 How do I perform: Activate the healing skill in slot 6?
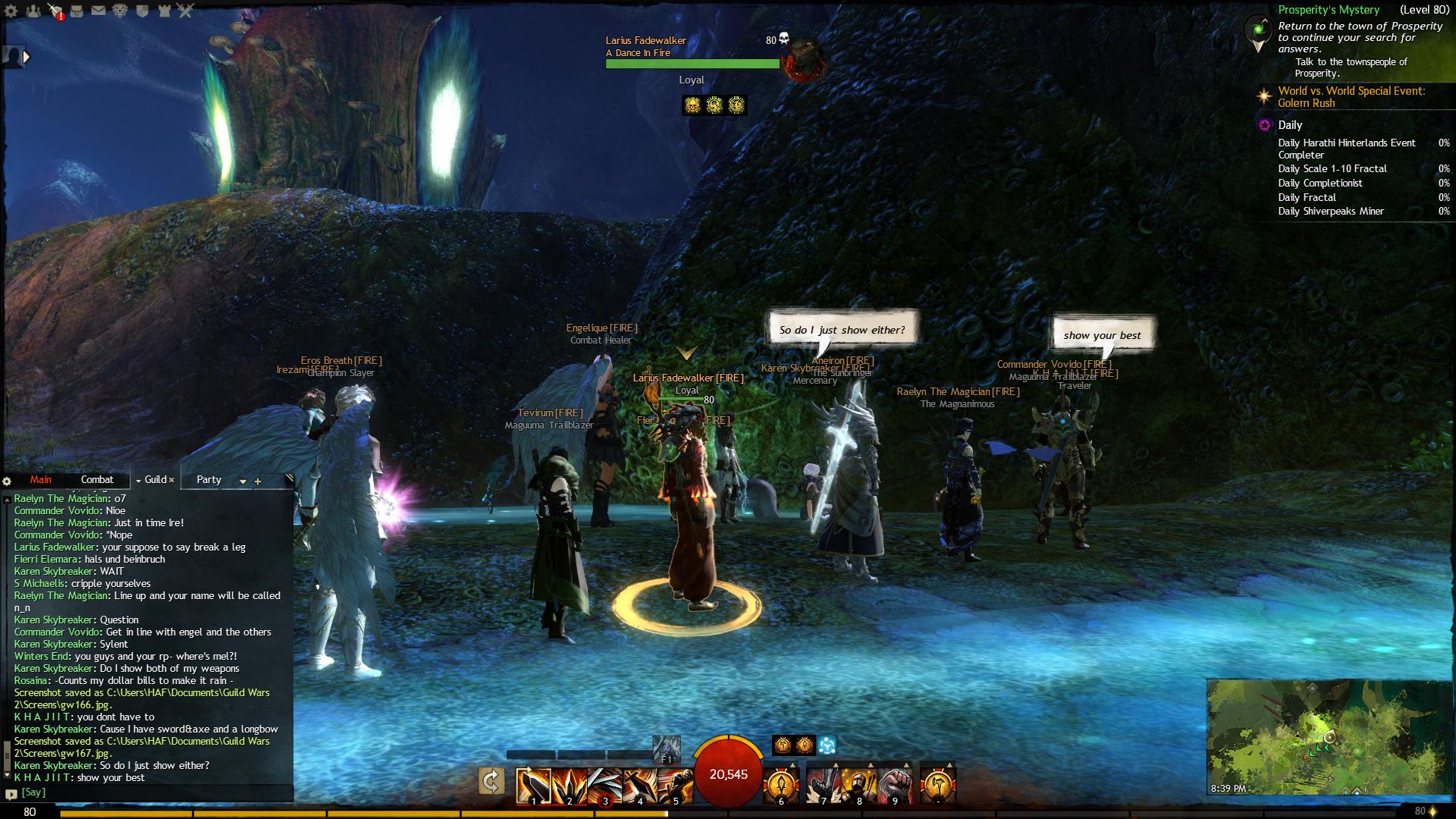point(781,786)
